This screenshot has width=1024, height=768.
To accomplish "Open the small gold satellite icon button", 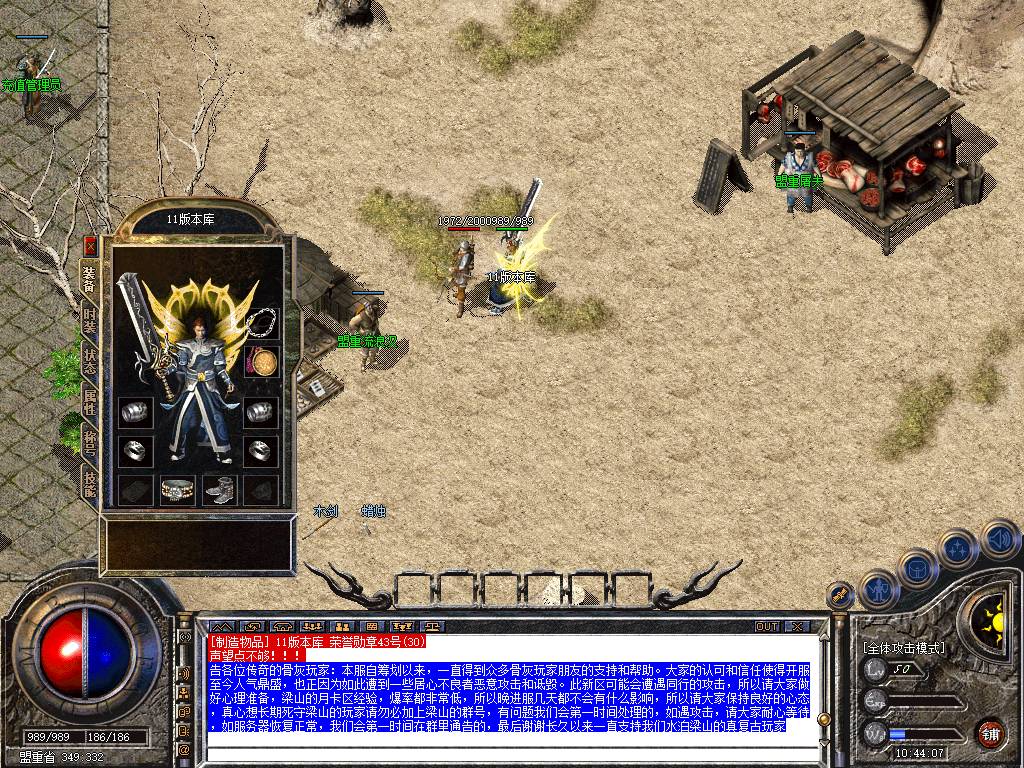I will (x=841, y=596).
